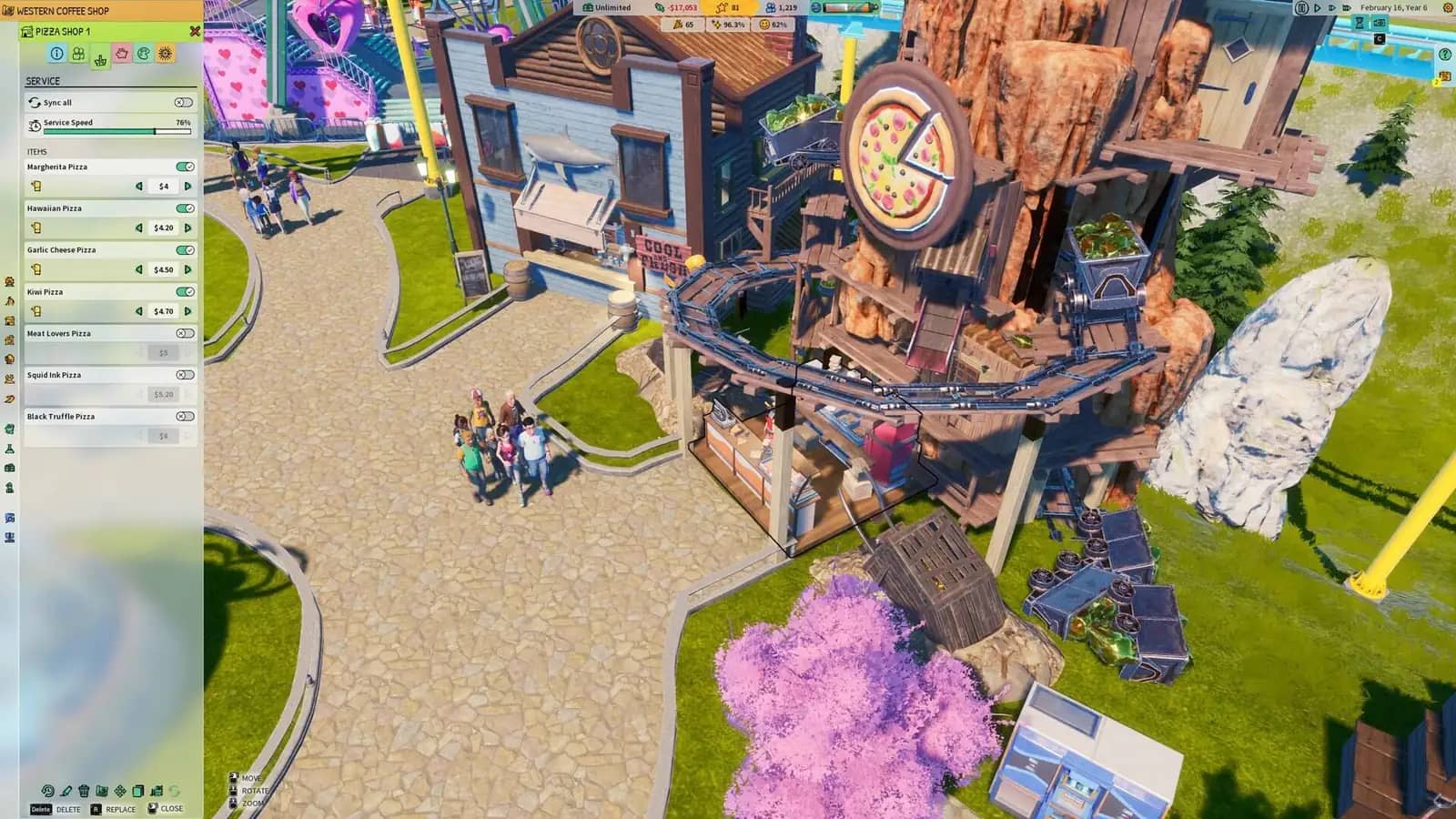Click the play speed control next to the date
This screenshot has width=1456, height=819.
click(x=1317, y=8)
